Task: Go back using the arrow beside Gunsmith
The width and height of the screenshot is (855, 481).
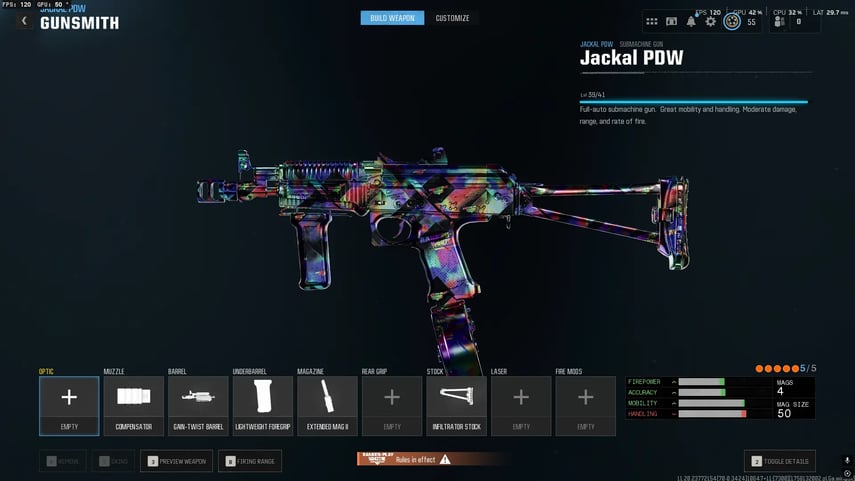Action: [24, 21]
